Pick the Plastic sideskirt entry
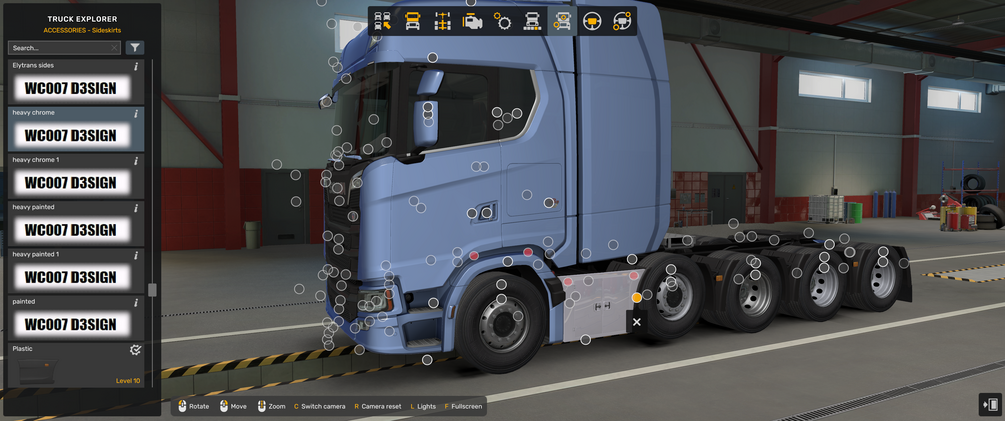The image size is (1005, 421). point(70,367)
